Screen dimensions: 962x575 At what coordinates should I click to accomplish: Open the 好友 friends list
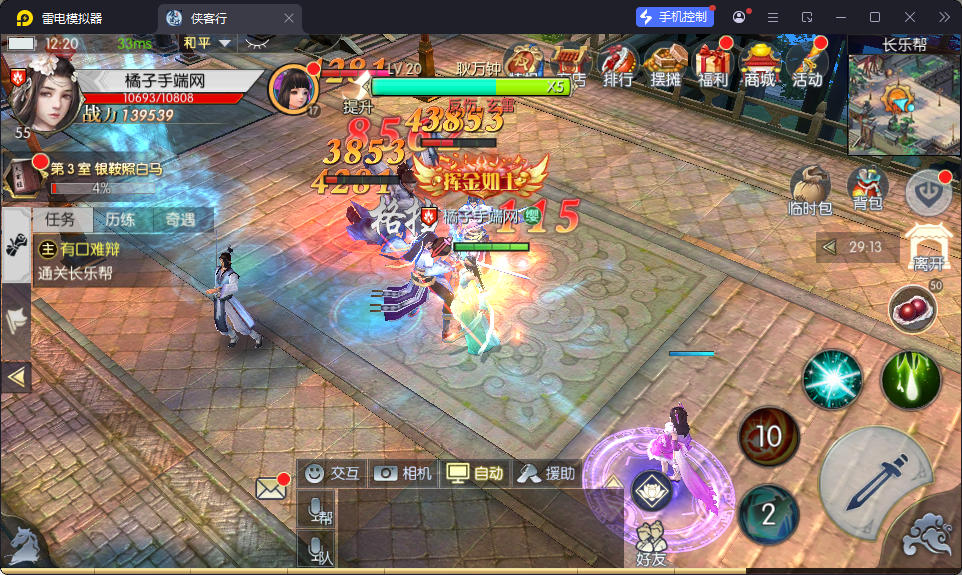click(x=650, y=545)
